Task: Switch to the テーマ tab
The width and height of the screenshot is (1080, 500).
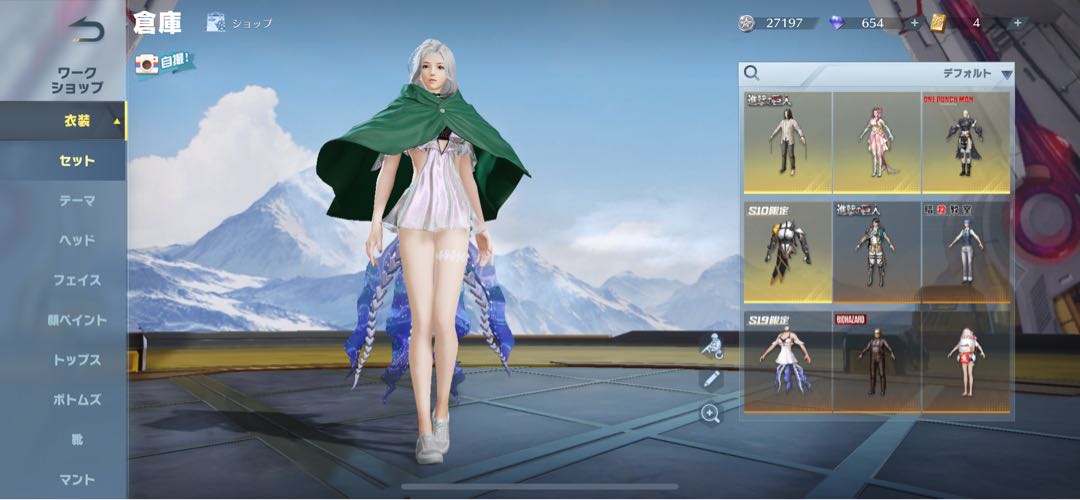Action: (x=76, y=200)
